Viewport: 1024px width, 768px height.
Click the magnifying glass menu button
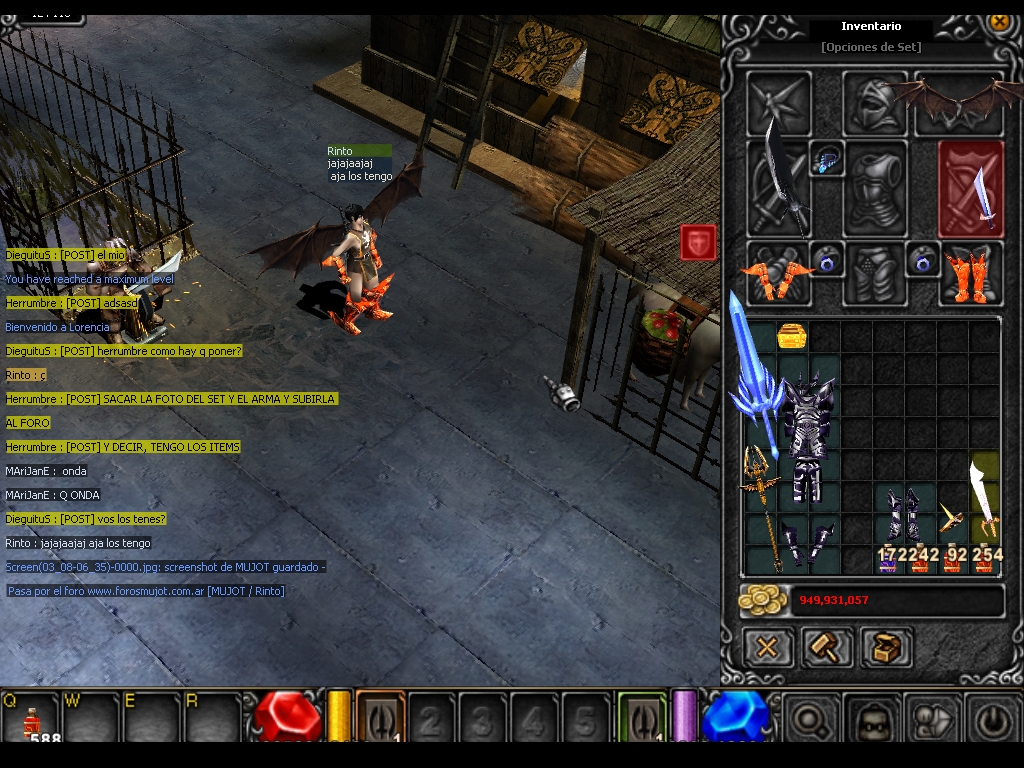[808, 718]
